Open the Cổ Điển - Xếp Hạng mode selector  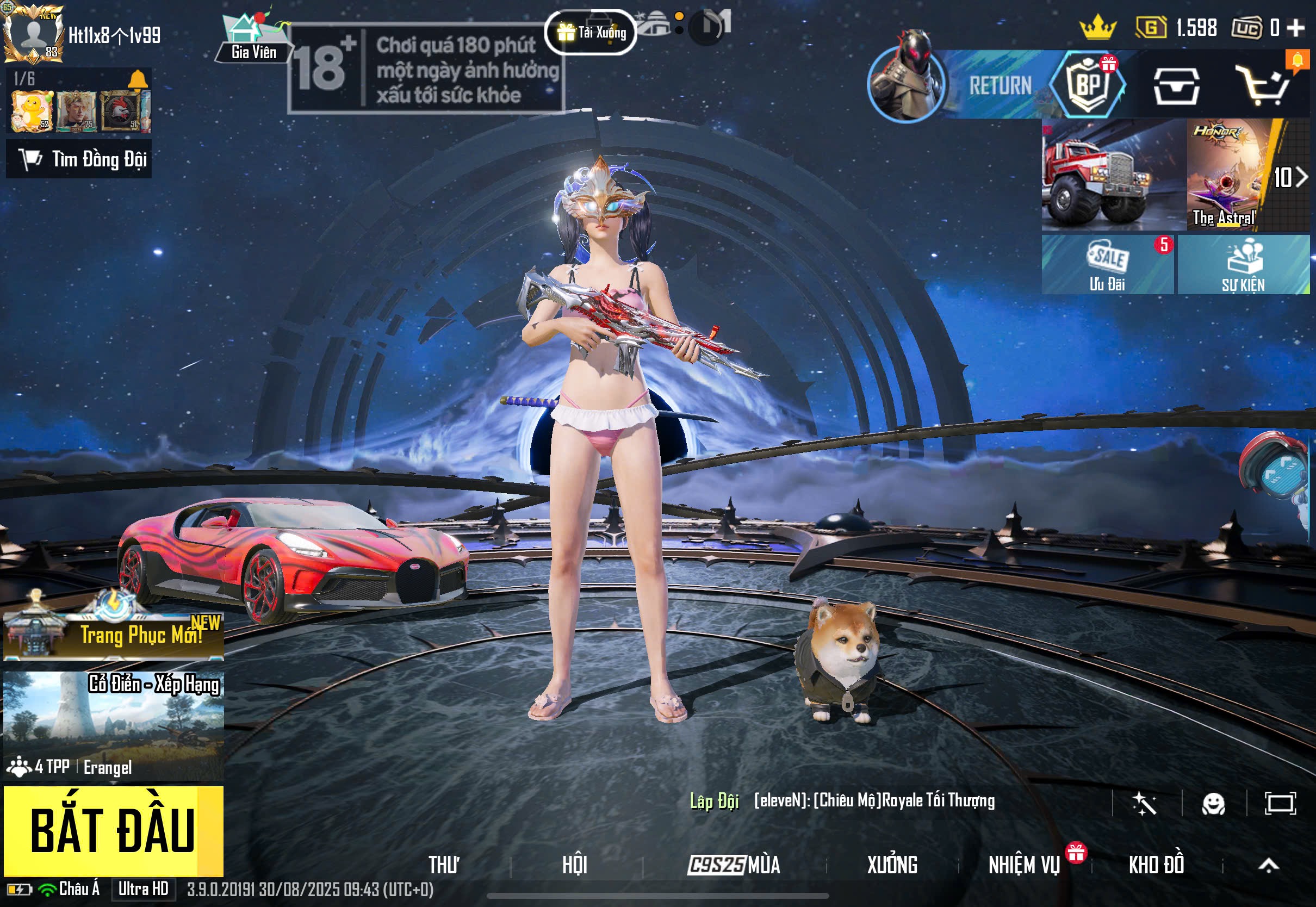(x=113, y=725)
